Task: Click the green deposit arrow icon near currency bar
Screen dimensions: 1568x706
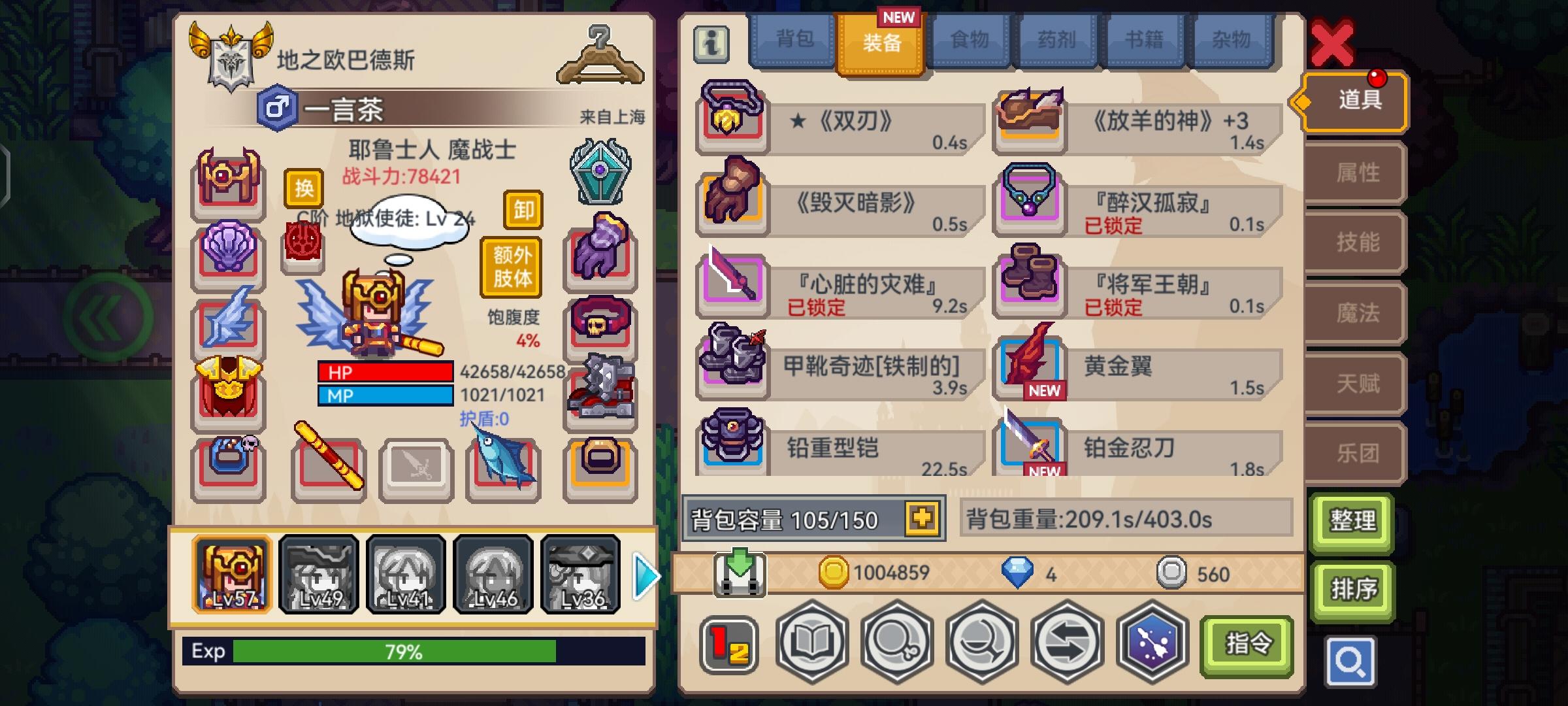Action: (x=739, y=574)
